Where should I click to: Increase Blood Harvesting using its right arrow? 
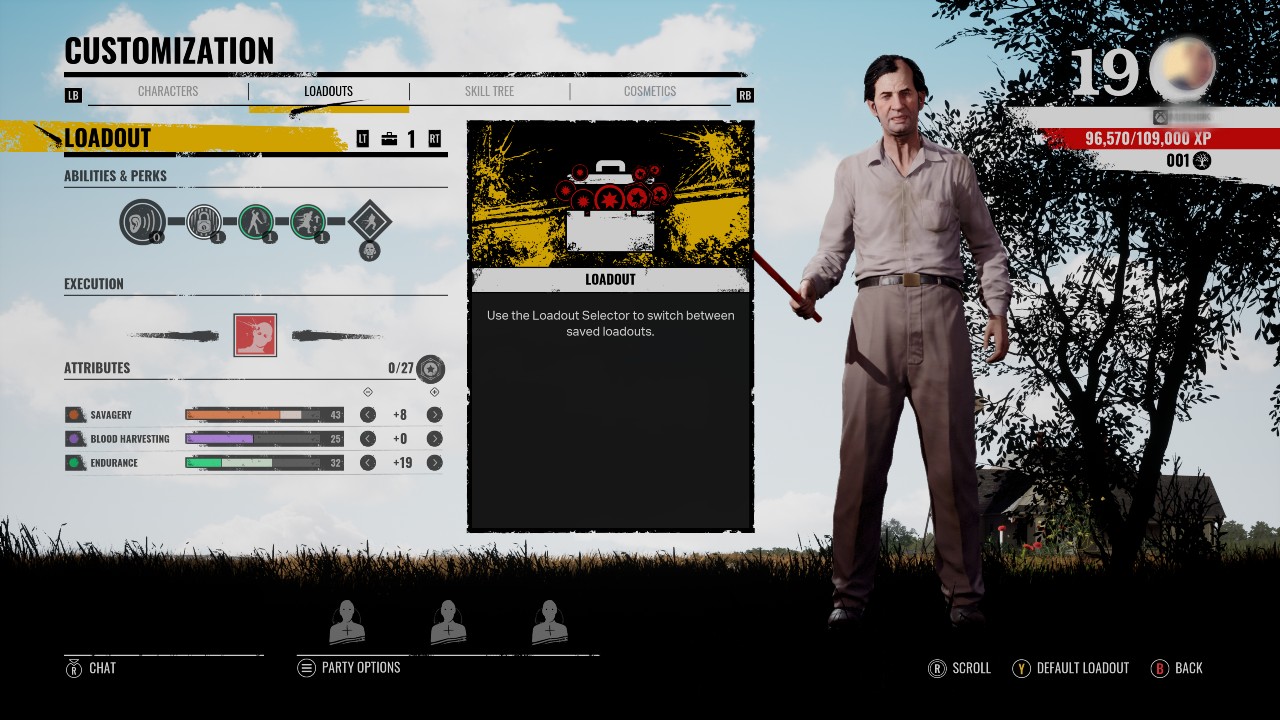434,438
